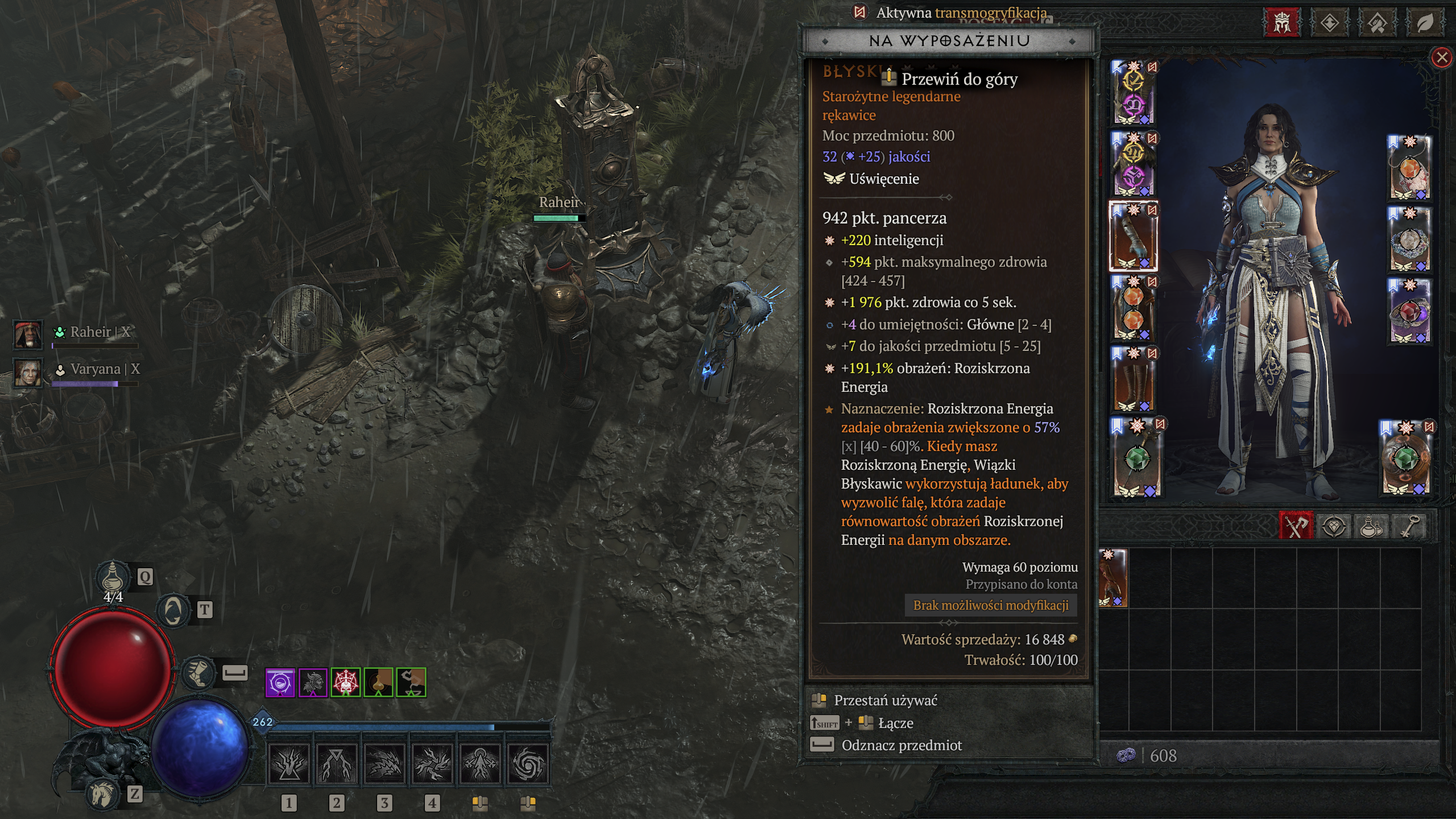Select the crossed-weapons equipment inventory tab
Image resolution: width=1456 pixels, height=819 pixels.
1296,527
